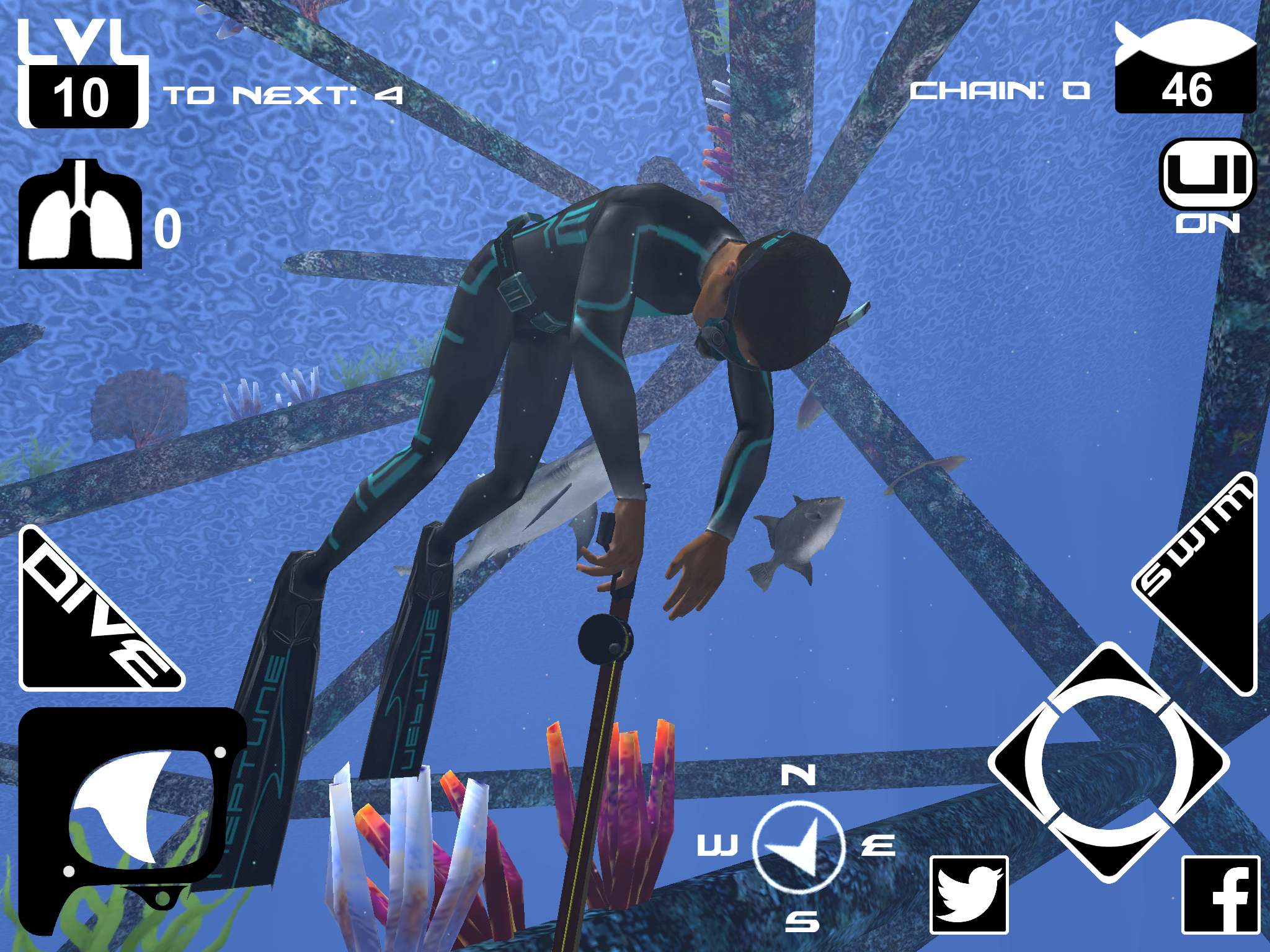The width and height of the screenshot is (1270, 952).
Task: Click the circular directional pad control
Action: pyautogui.click(x=1109, y=762)
